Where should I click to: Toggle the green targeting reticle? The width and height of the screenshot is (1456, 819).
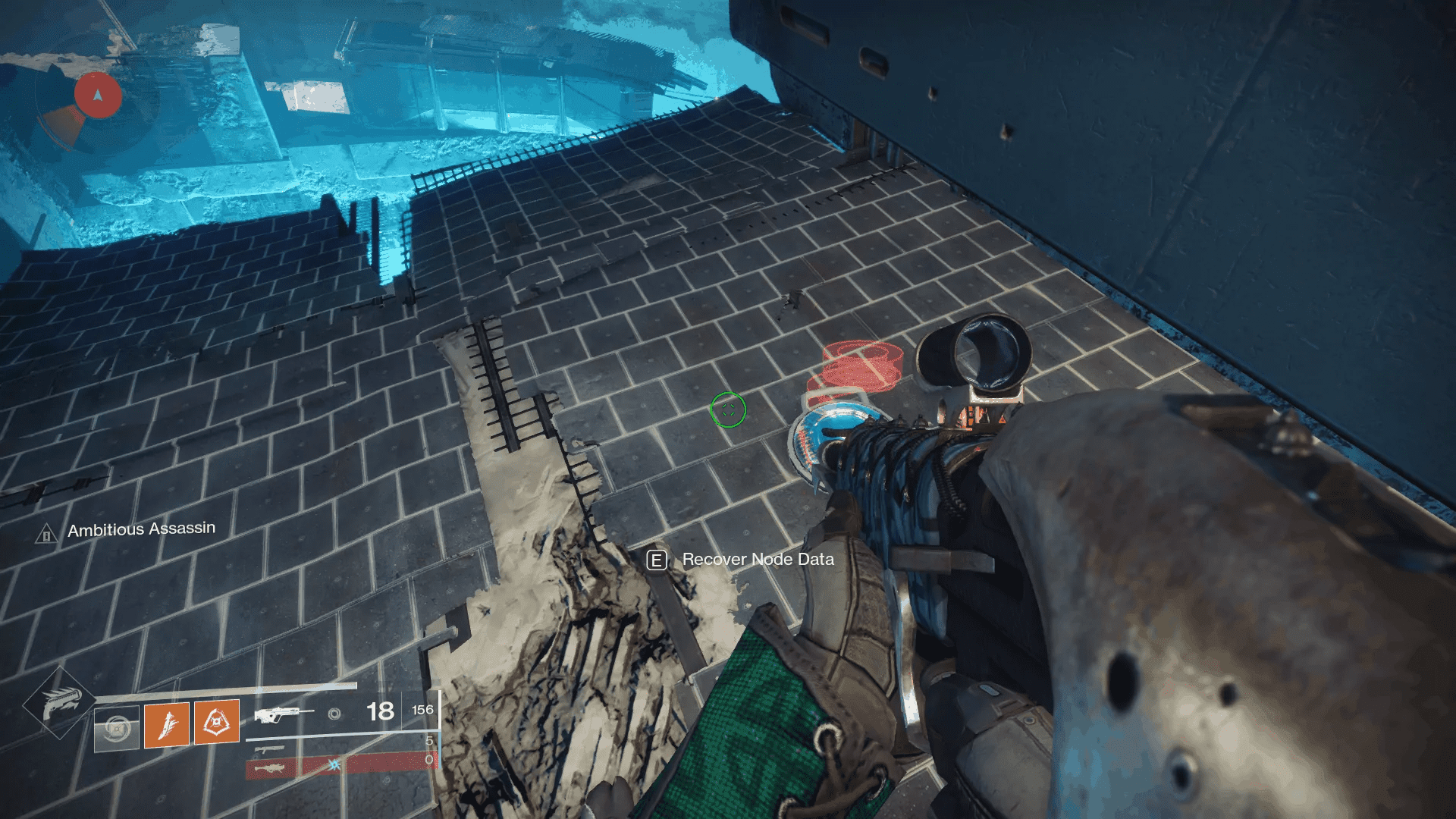(x=727, y=410)
